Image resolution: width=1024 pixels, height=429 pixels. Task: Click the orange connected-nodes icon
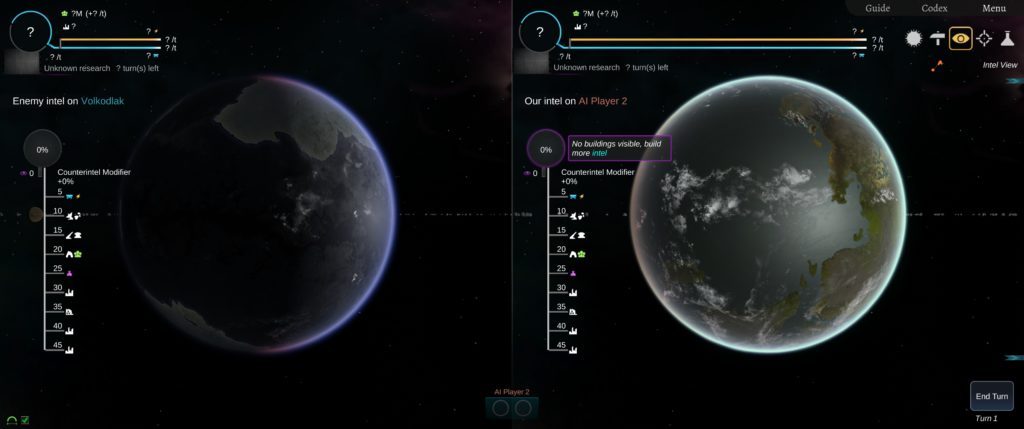tap(937, 66)
